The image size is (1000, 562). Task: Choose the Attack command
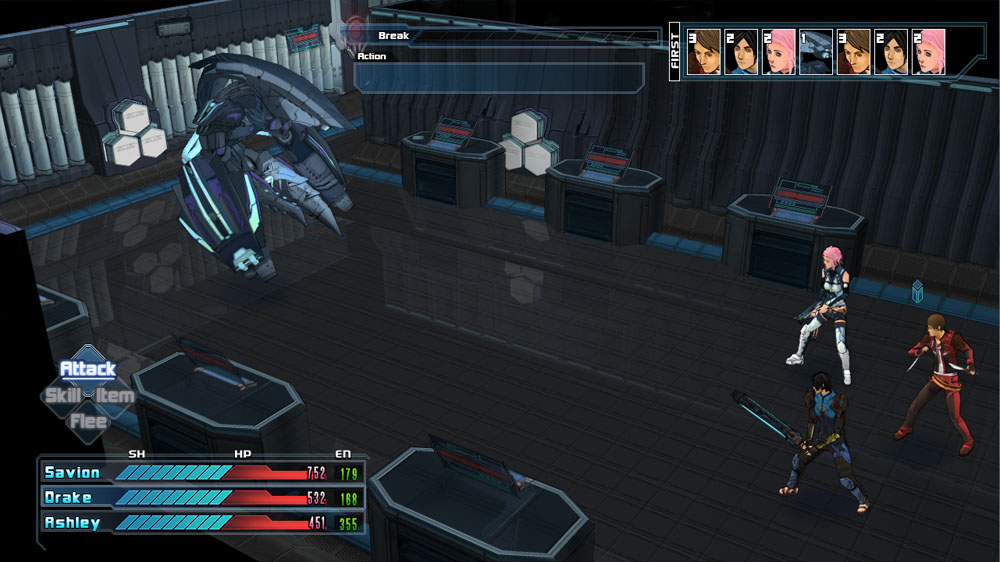(88, 369)
